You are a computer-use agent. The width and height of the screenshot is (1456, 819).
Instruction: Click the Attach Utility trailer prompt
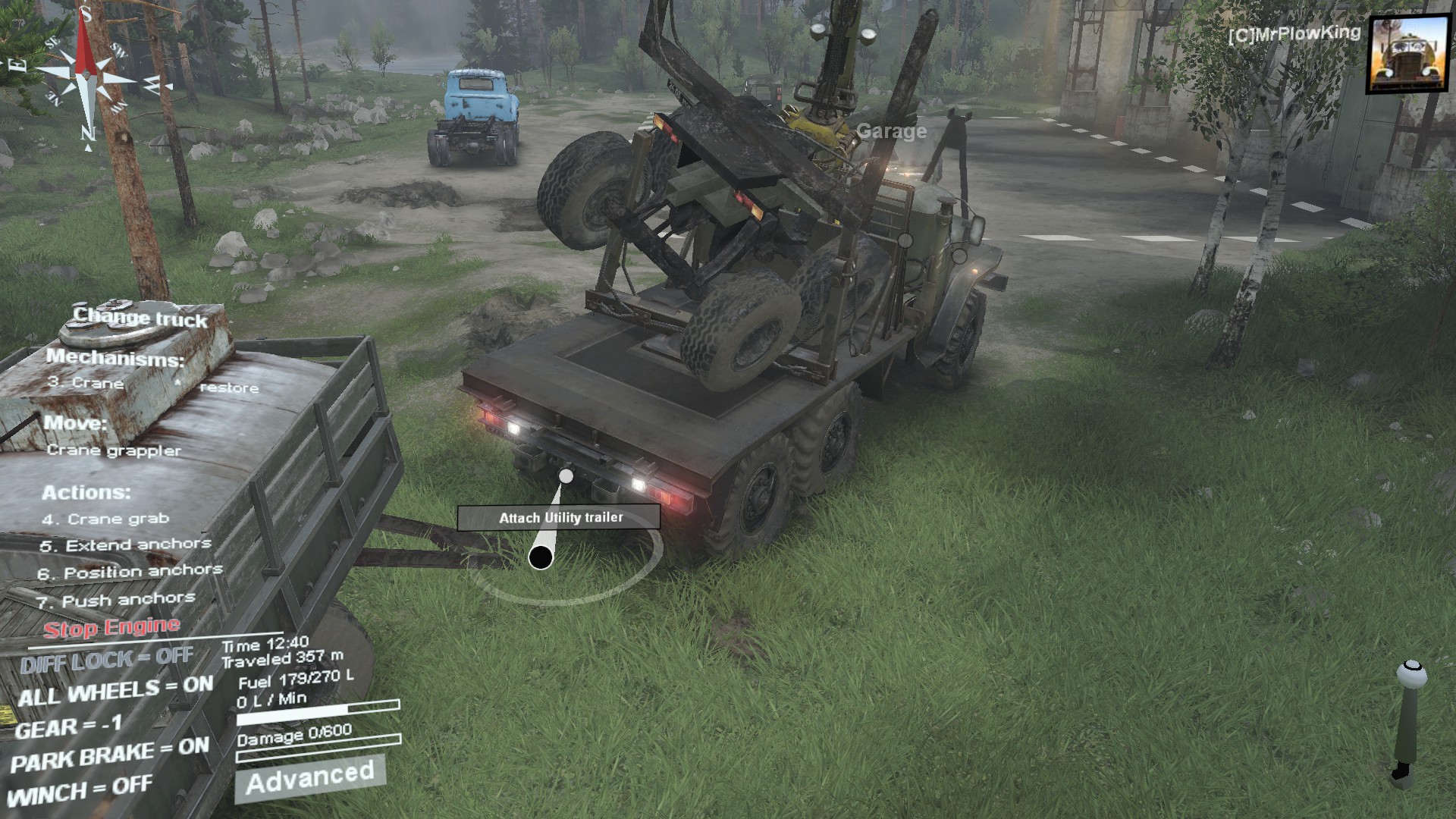[x=559, y=518]
